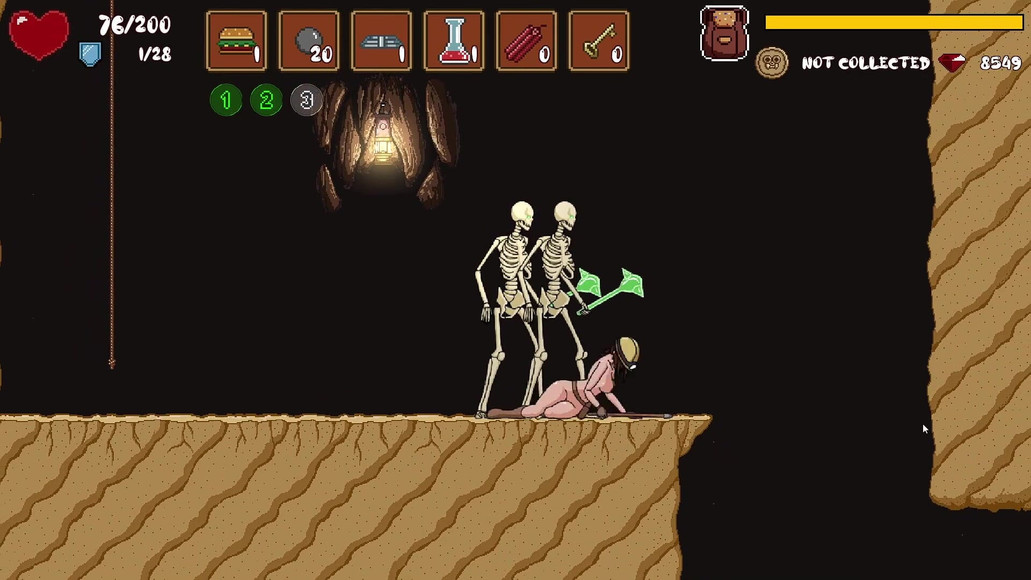Viewport: 1031px width, 580px height.
Task: Click the red gem currency icon
Action: pos(953,63)
